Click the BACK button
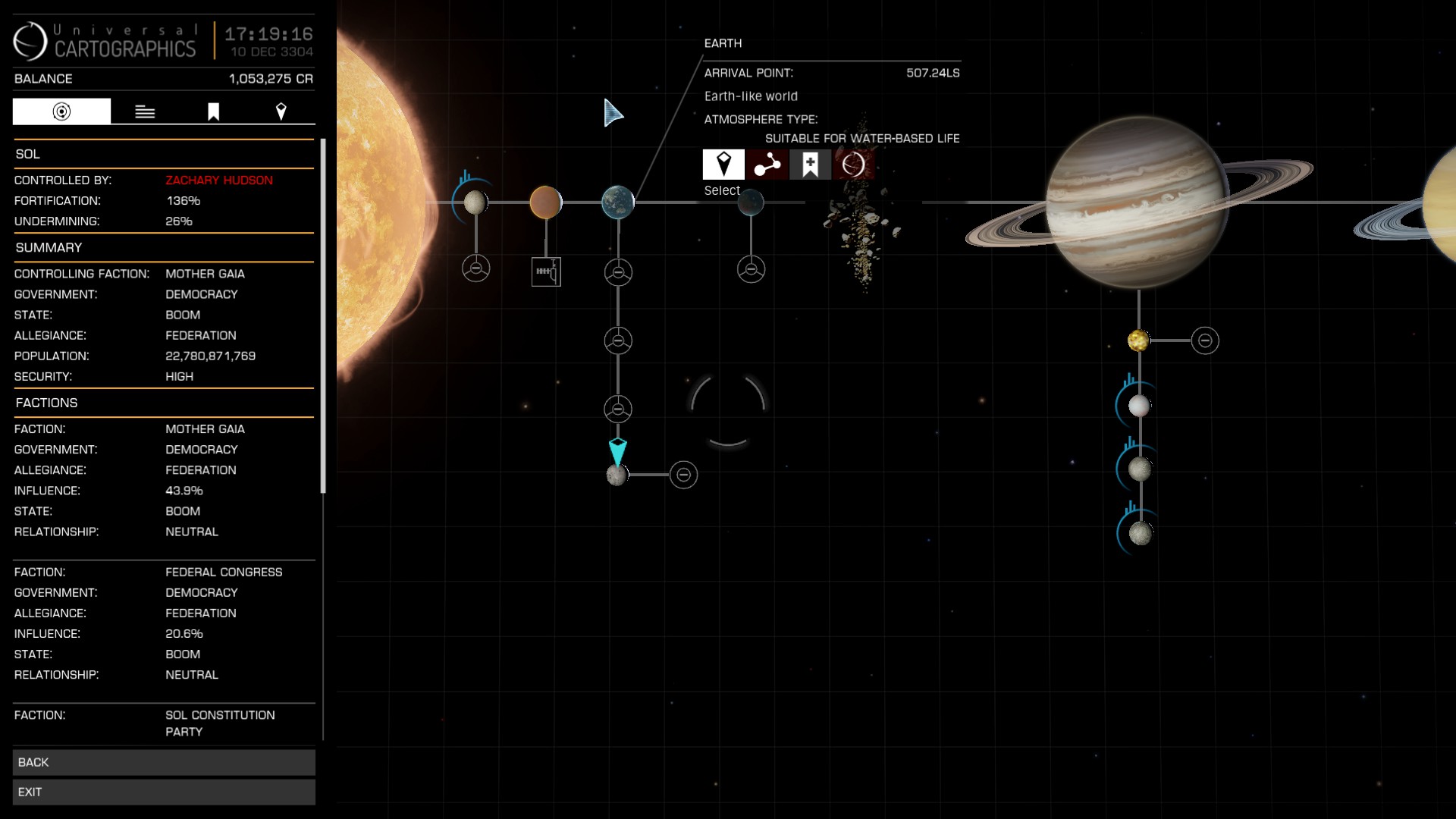Image resolution: width=1456 pixels, height=819 pixels. pos(164,762)
